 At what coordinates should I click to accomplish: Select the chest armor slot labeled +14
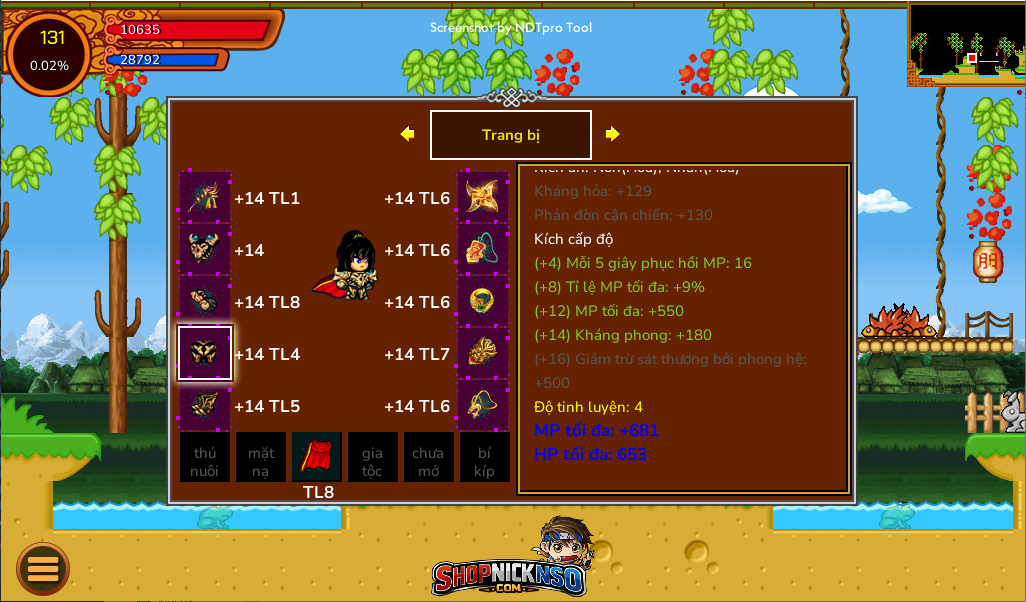(205, 249)
